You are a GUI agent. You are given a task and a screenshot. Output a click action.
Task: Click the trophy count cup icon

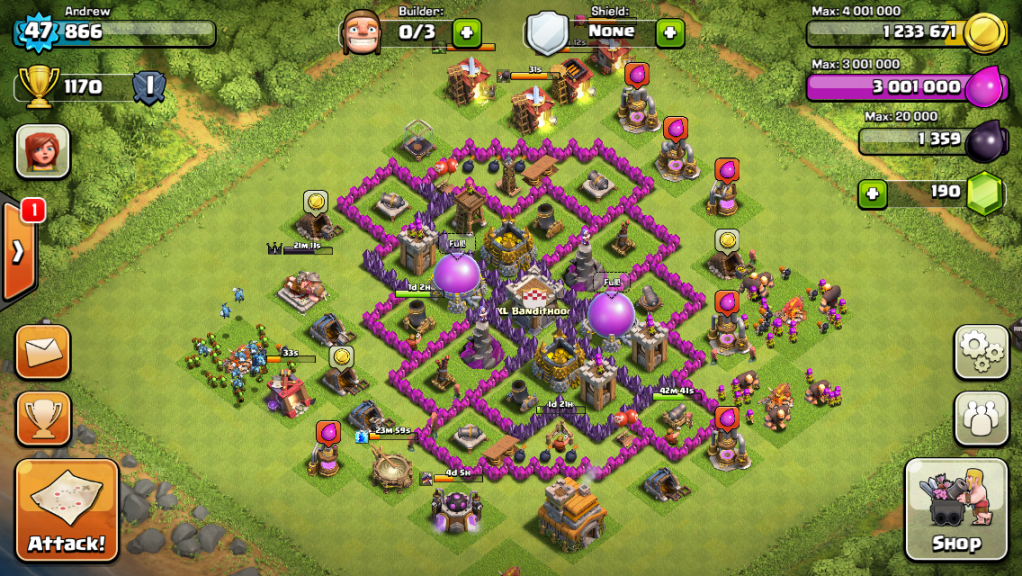click(37, 87)
